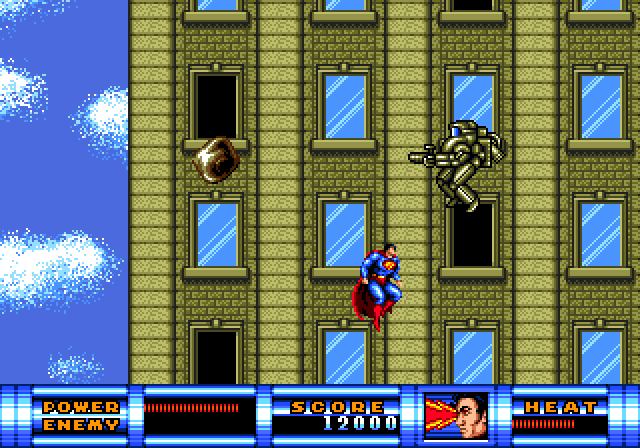Select the heat vision power icon
Image resolution: width=640 pixels, height=448 pixels.
click(x=455, y=415)
